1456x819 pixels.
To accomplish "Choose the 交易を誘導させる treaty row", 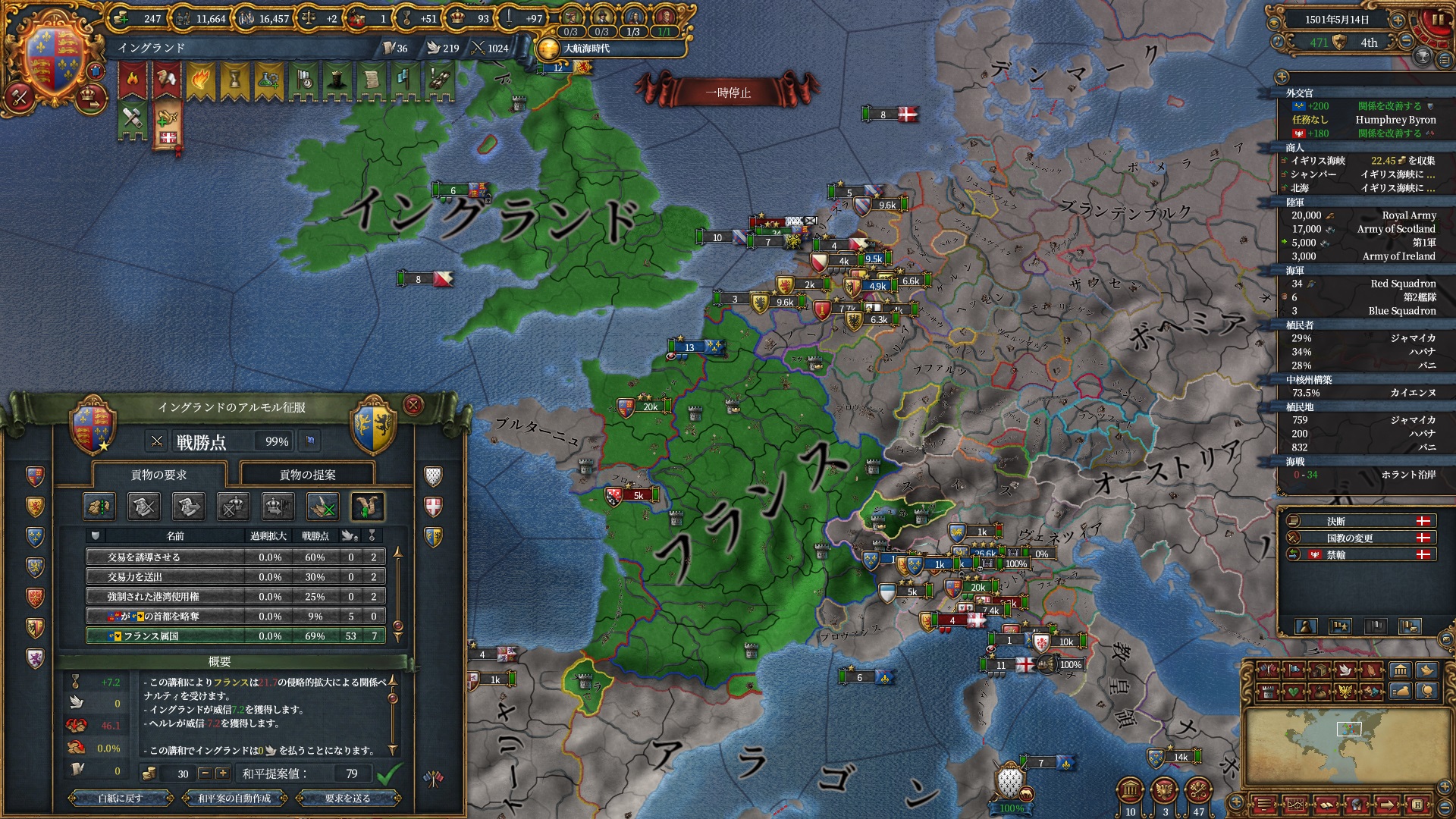I will coord(235,557).
